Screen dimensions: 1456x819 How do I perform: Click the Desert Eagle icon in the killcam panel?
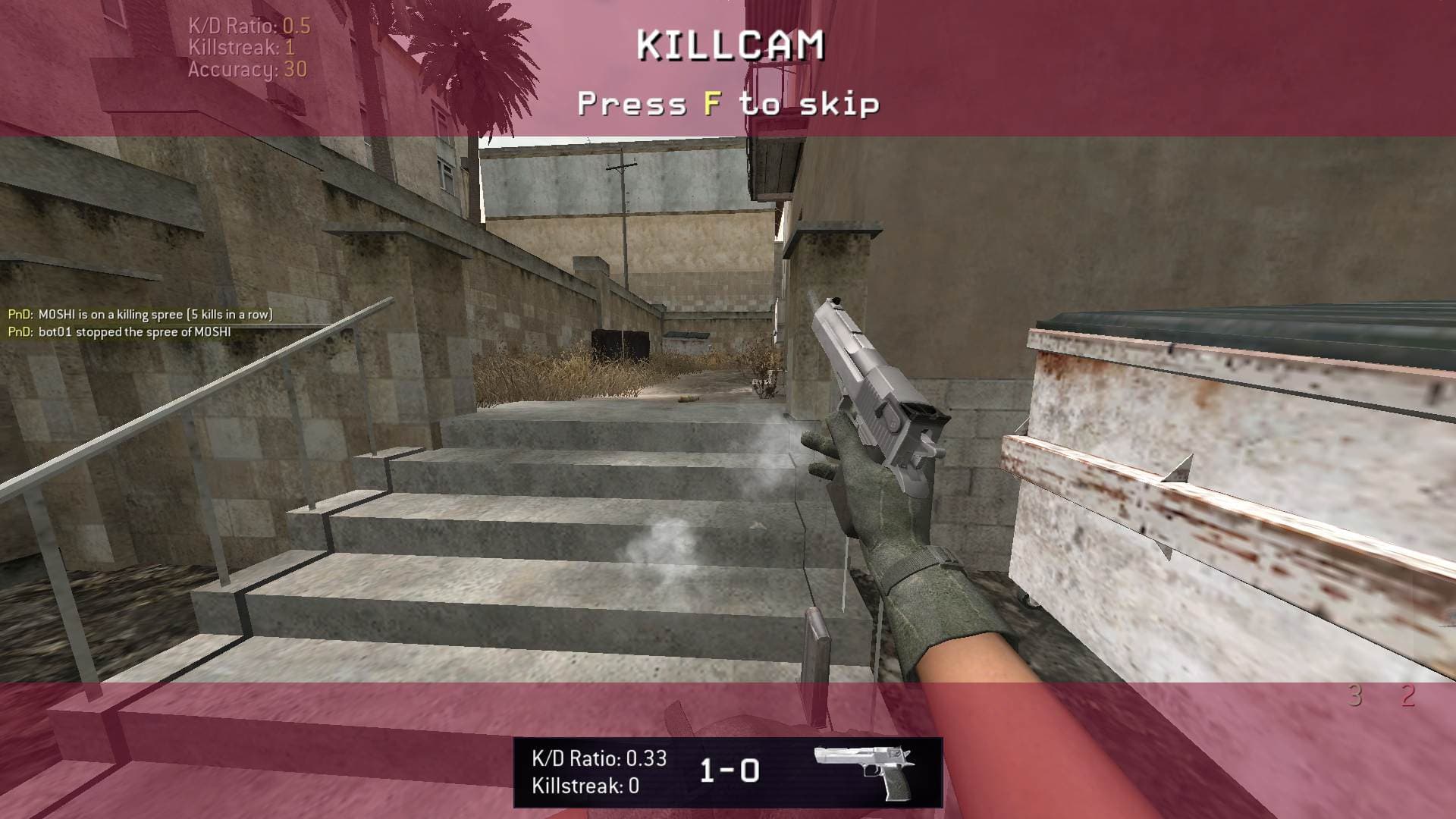(864, 771)
